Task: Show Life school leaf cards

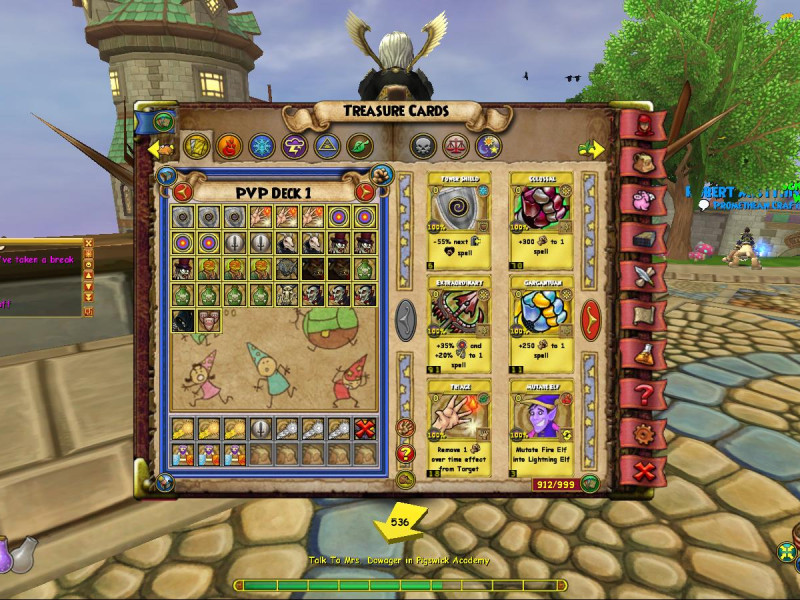Action: pos(360,146)
